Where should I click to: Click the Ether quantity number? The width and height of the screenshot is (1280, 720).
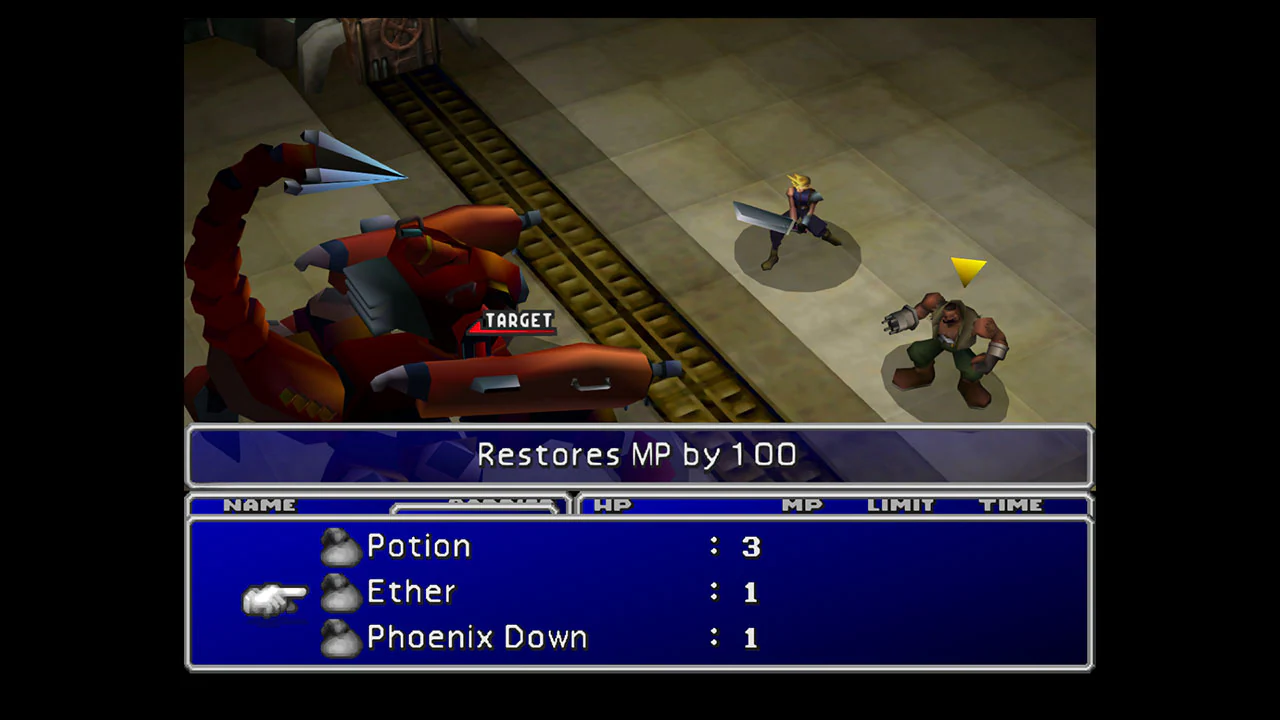click(x=750, y=591)
